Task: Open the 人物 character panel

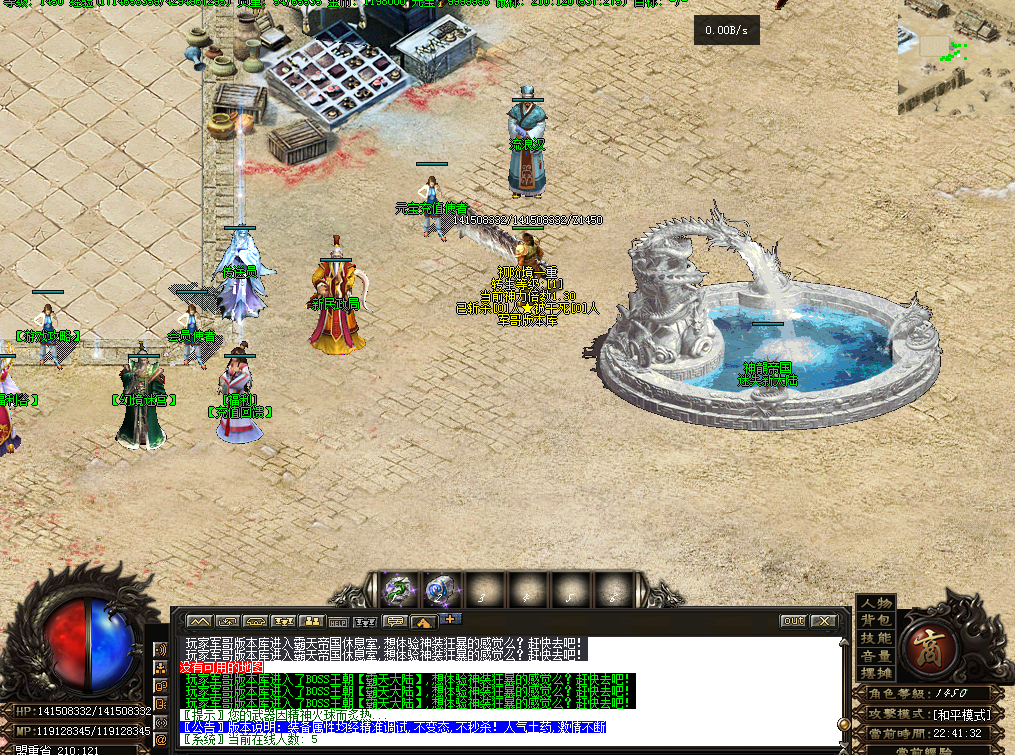Action: pos(876,603)
